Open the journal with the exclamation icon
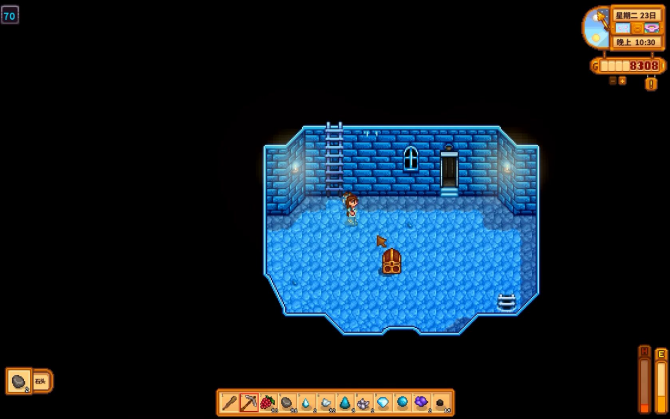This screenshot has height=419, width=670. (651, 84)
